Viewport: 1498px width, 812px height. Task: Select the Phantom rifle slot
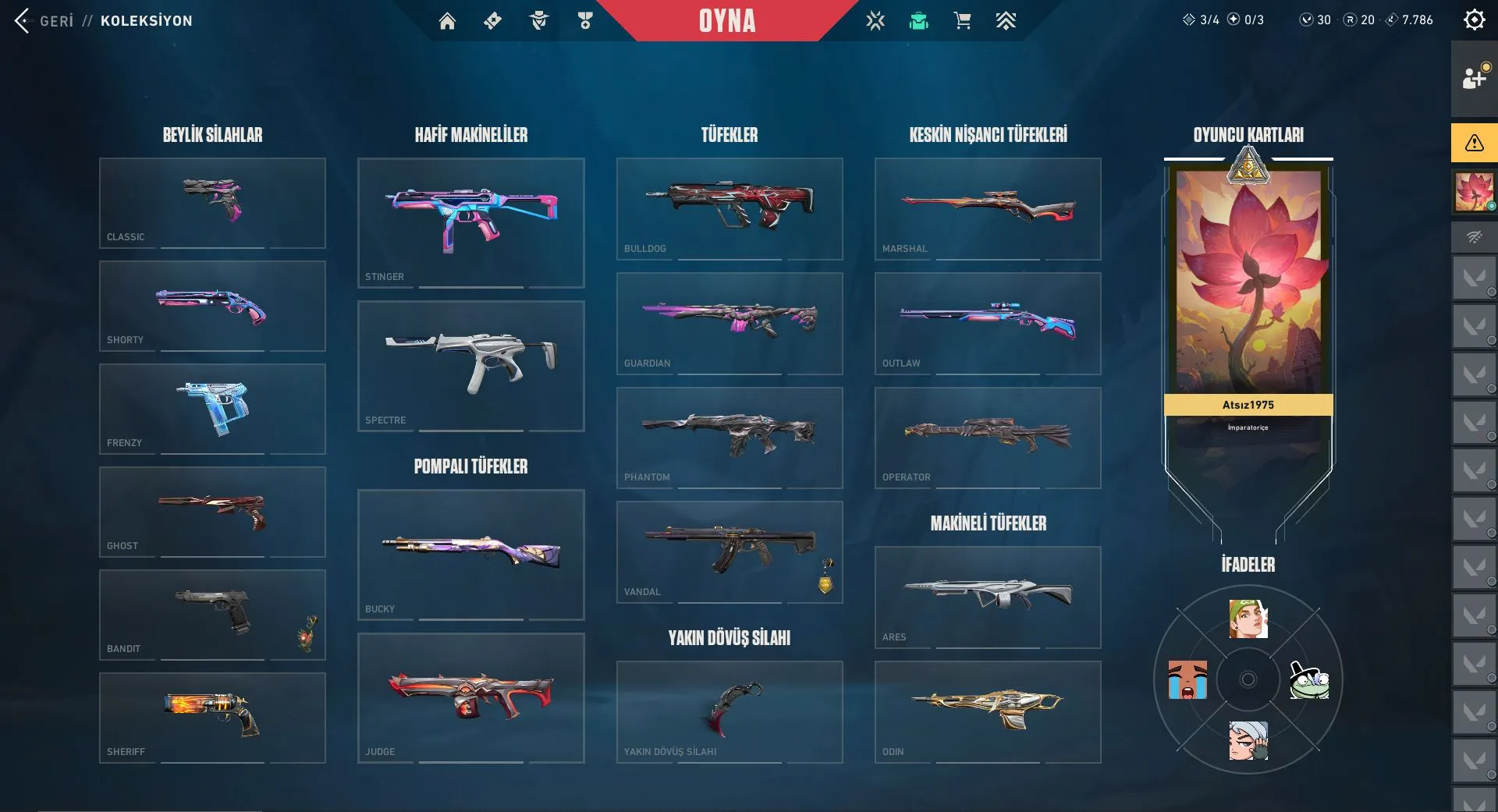(729, 437)
